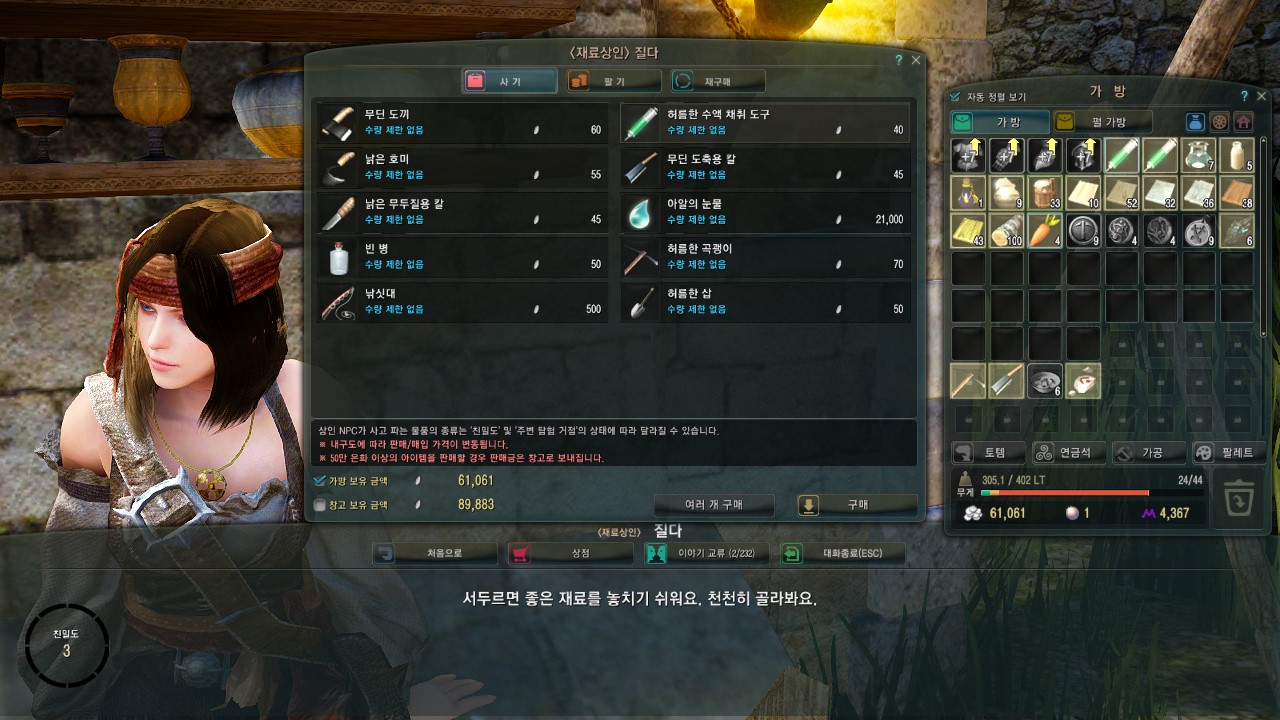
Task: Select 아알의 눈물 shop entry
Action: tap(765, 212)
